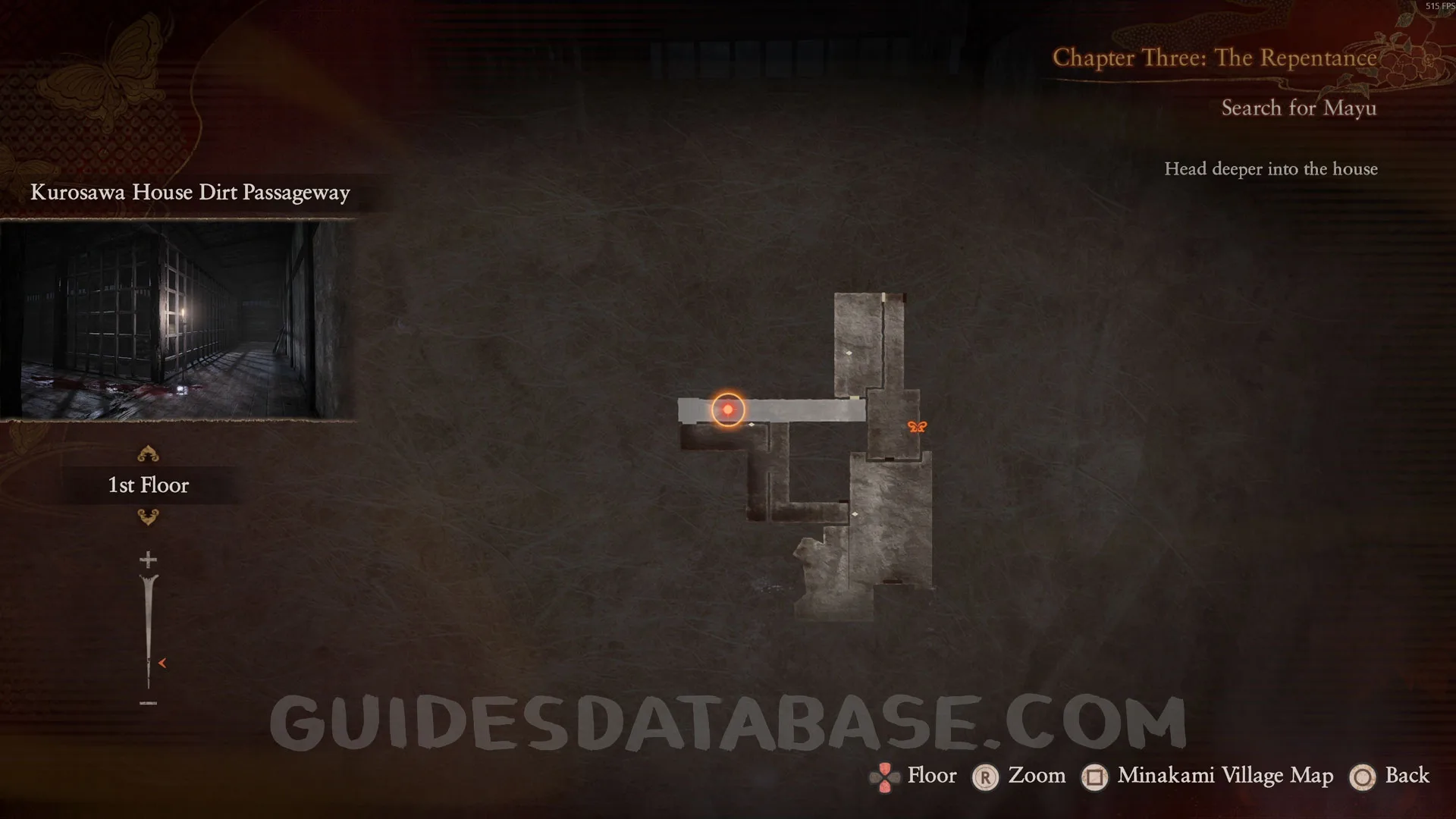Select the glowing player location marker
Image resolution: width=1456 pixels, height=819 pixels.
728,409
